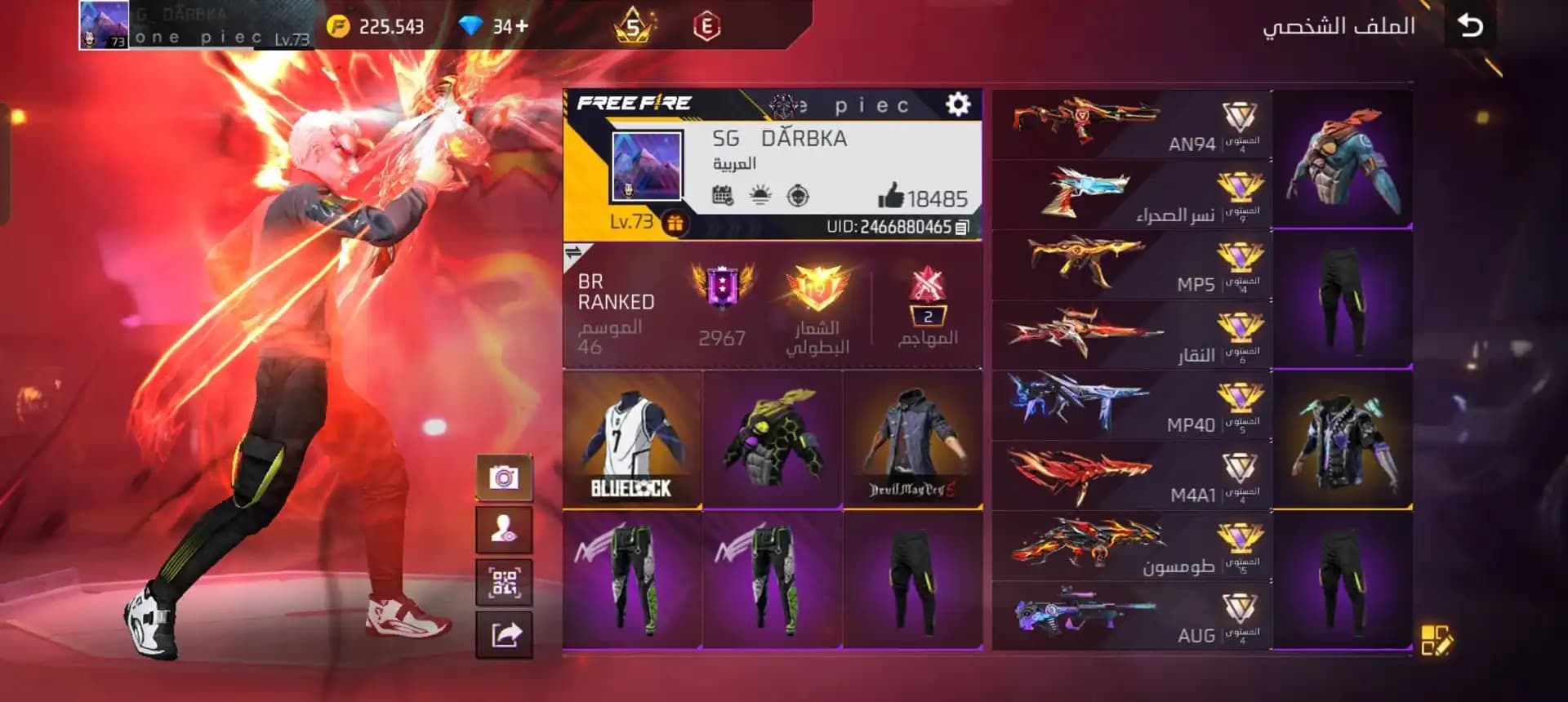1568x702 pixels.
Task: Open the Evo 'E' badge menu in top bar
Action: click(x=710, y=24)
